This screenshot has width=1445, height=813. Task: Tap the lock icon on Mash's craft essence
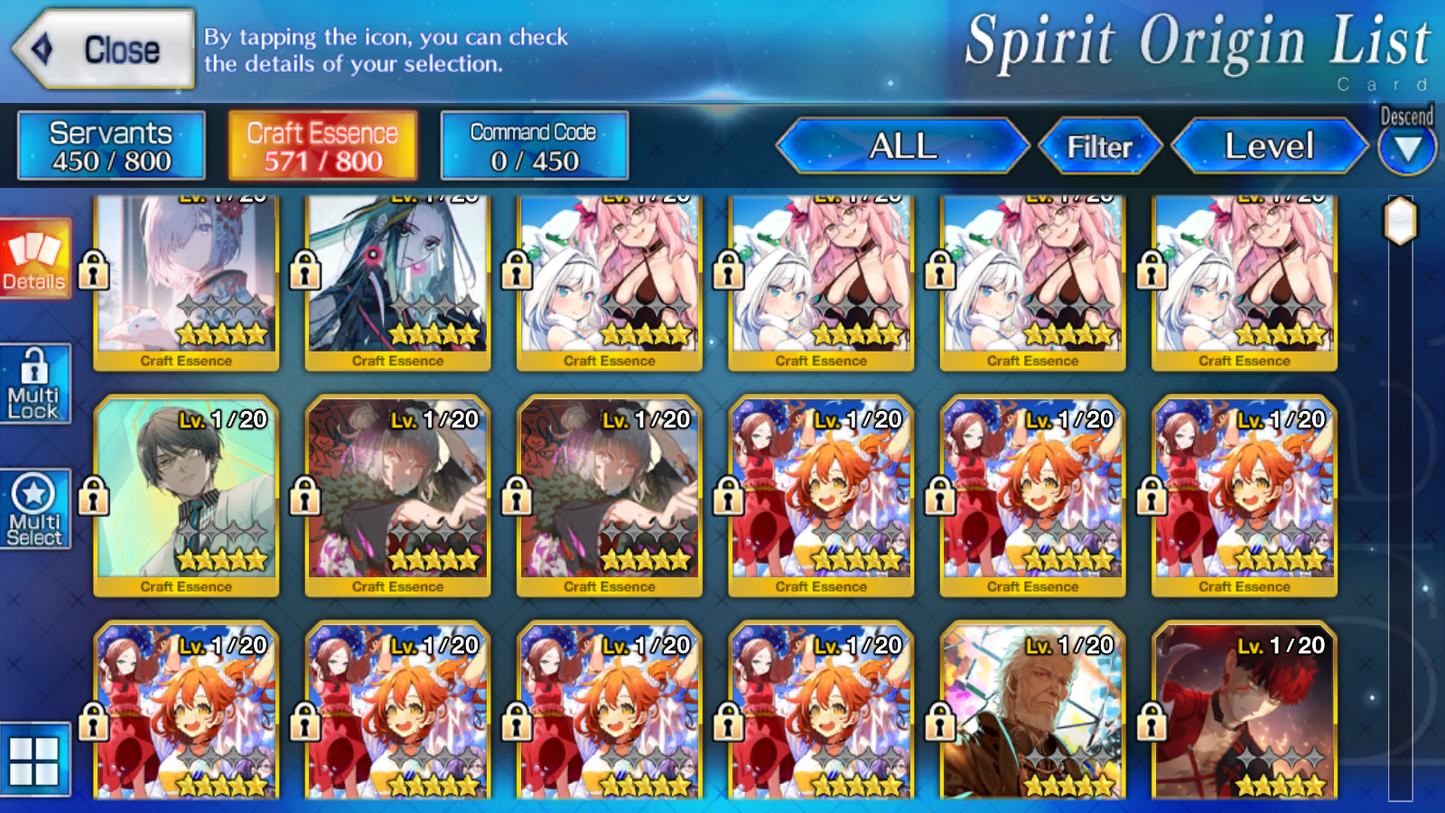[92, 270]
